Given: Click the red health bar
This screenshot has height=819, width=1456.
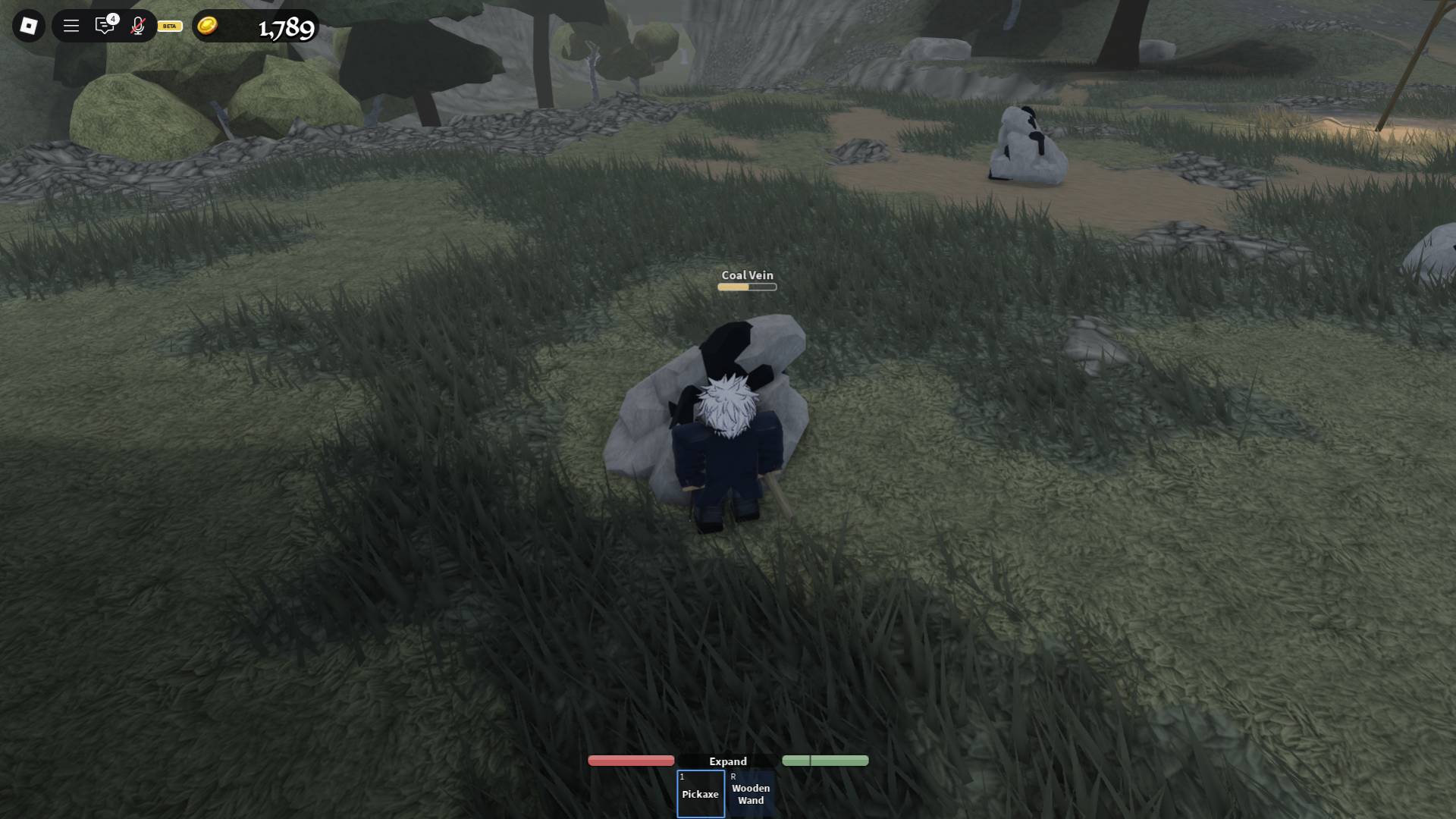Looking at the screenshot, I should (630, 760).
